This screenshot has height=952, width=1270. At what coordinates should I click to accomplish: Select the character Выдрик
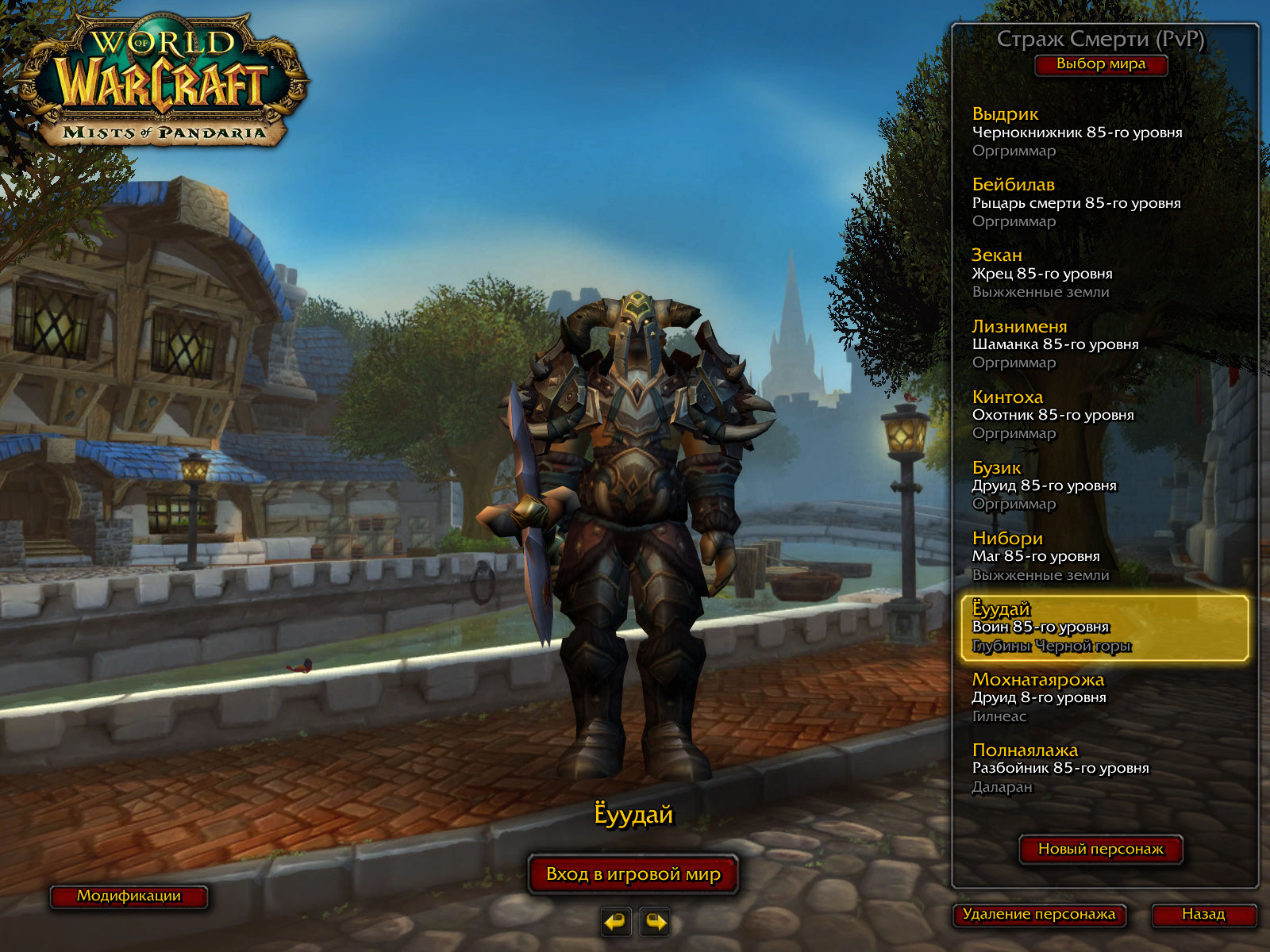(1076, 132)
